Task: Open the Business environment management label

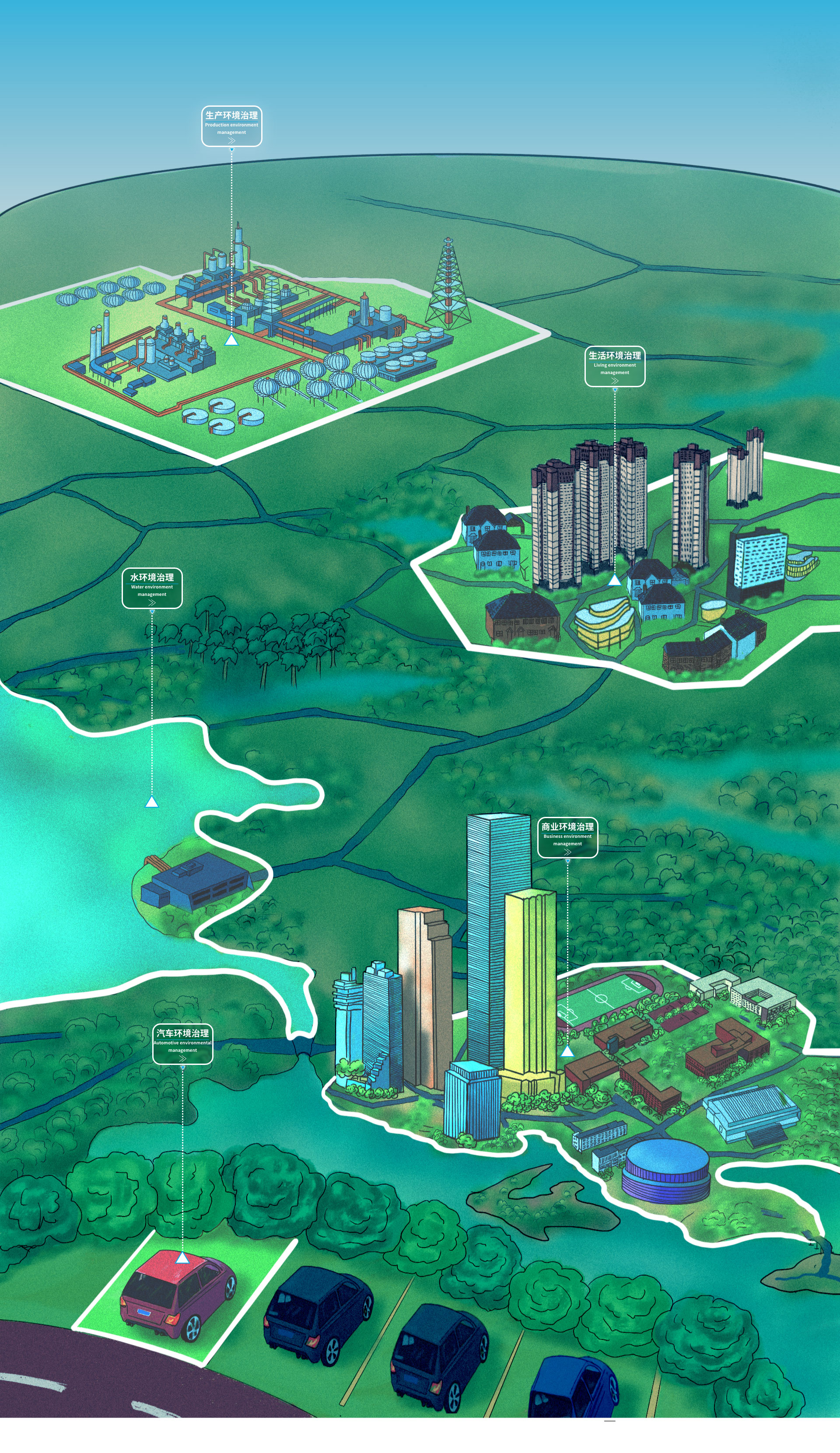Action: [567, 837]
